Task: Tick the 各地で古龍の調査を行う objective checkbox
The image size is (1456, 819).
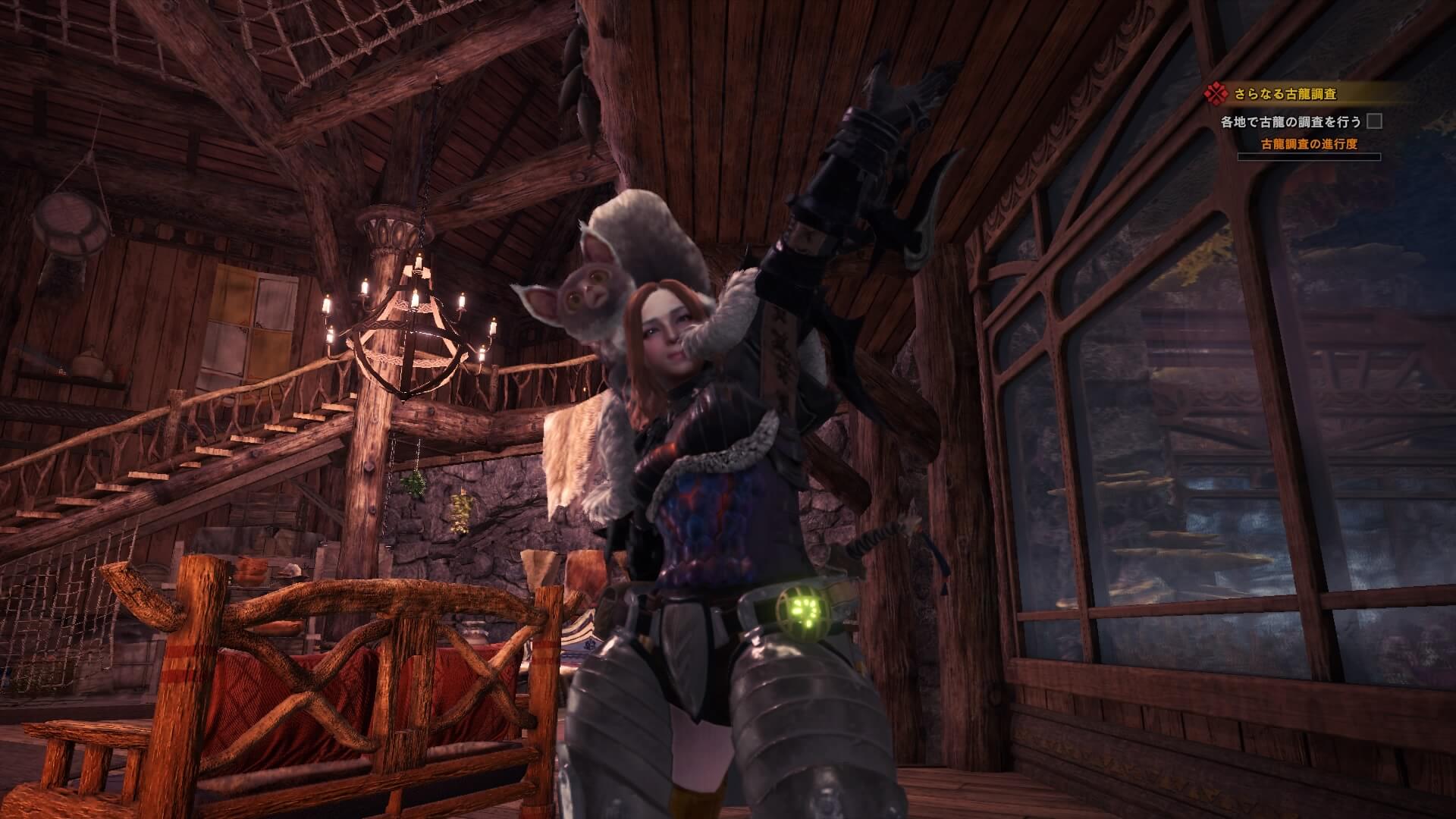Action: (1373, 121)
